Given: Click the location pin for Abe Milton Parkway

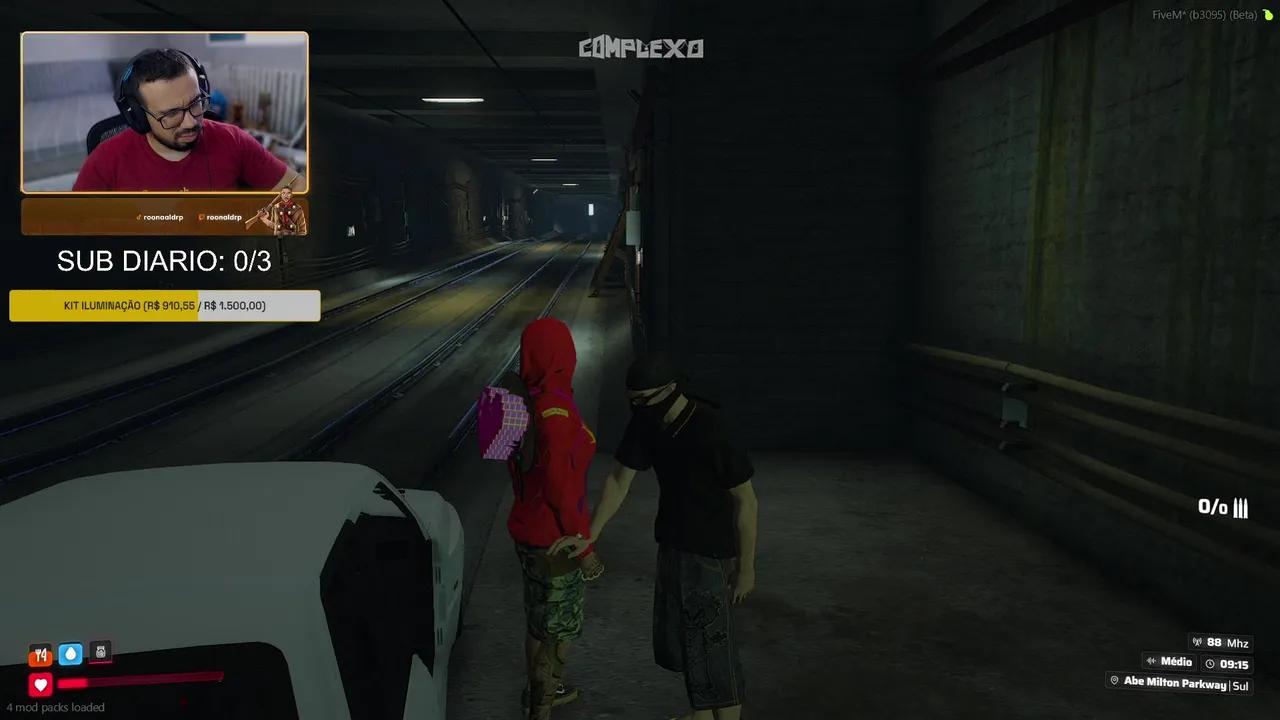Looking at the screenshot, I should pos(1114,682).
